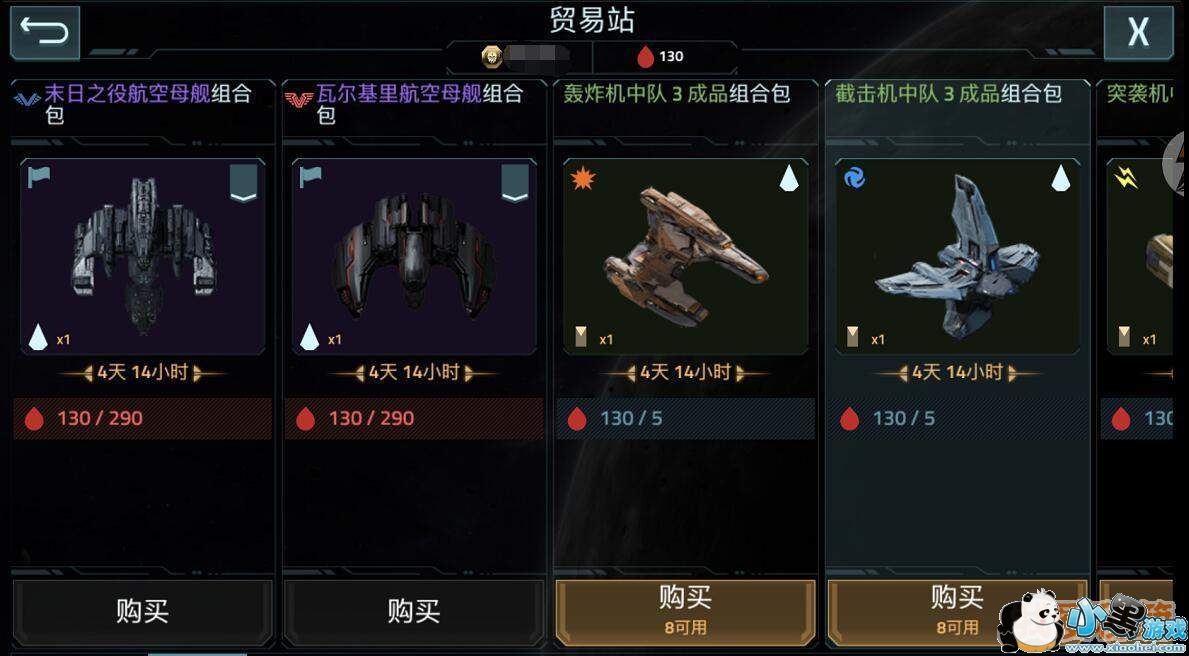The width and height of the screenshot is (1189, 656).
Task: Buy the 瓦尔基里 carrier bundle
Action: point(414,610)
